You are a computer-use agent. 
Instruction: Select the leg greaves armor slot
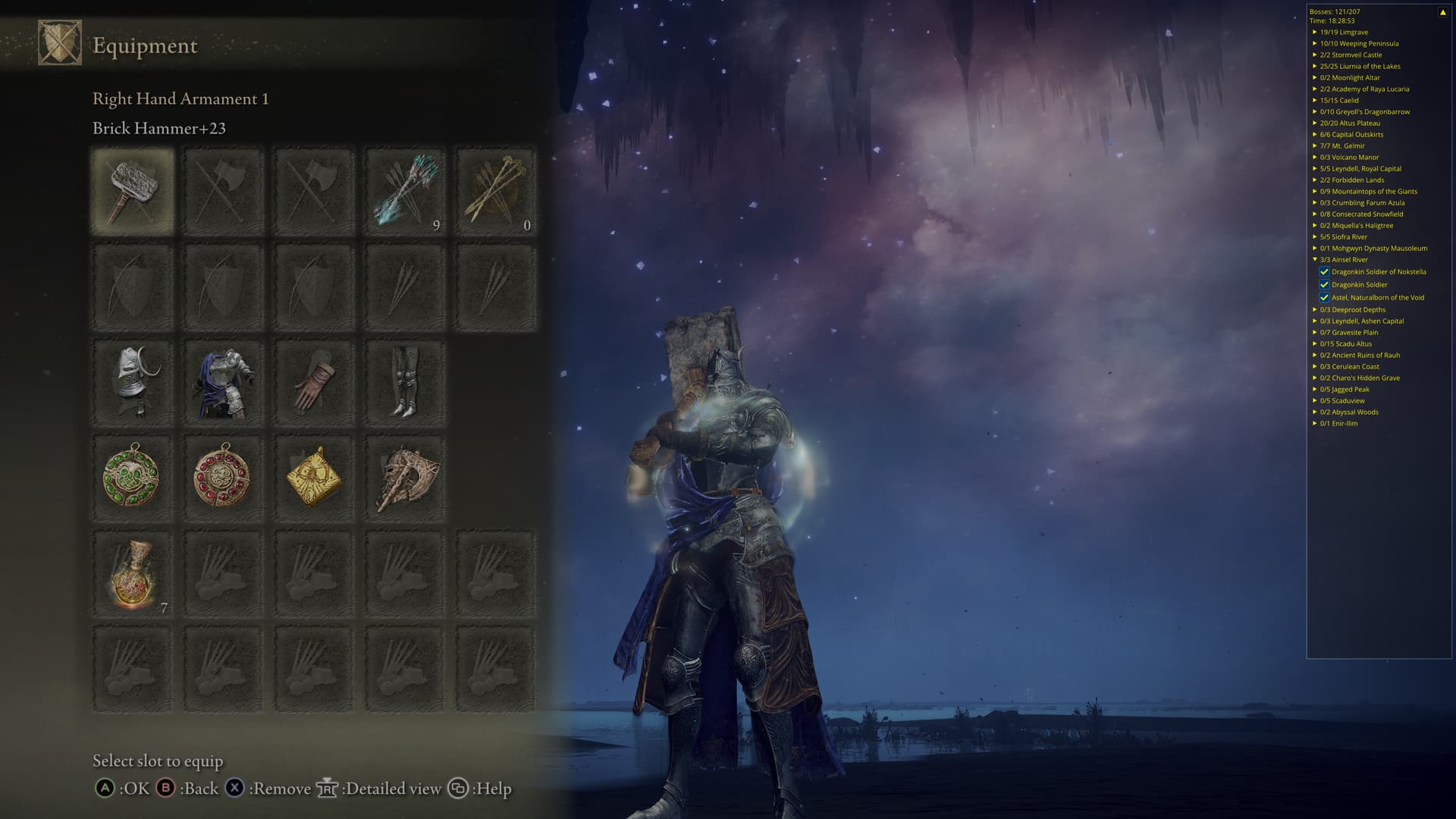click(x=405, y=382)
